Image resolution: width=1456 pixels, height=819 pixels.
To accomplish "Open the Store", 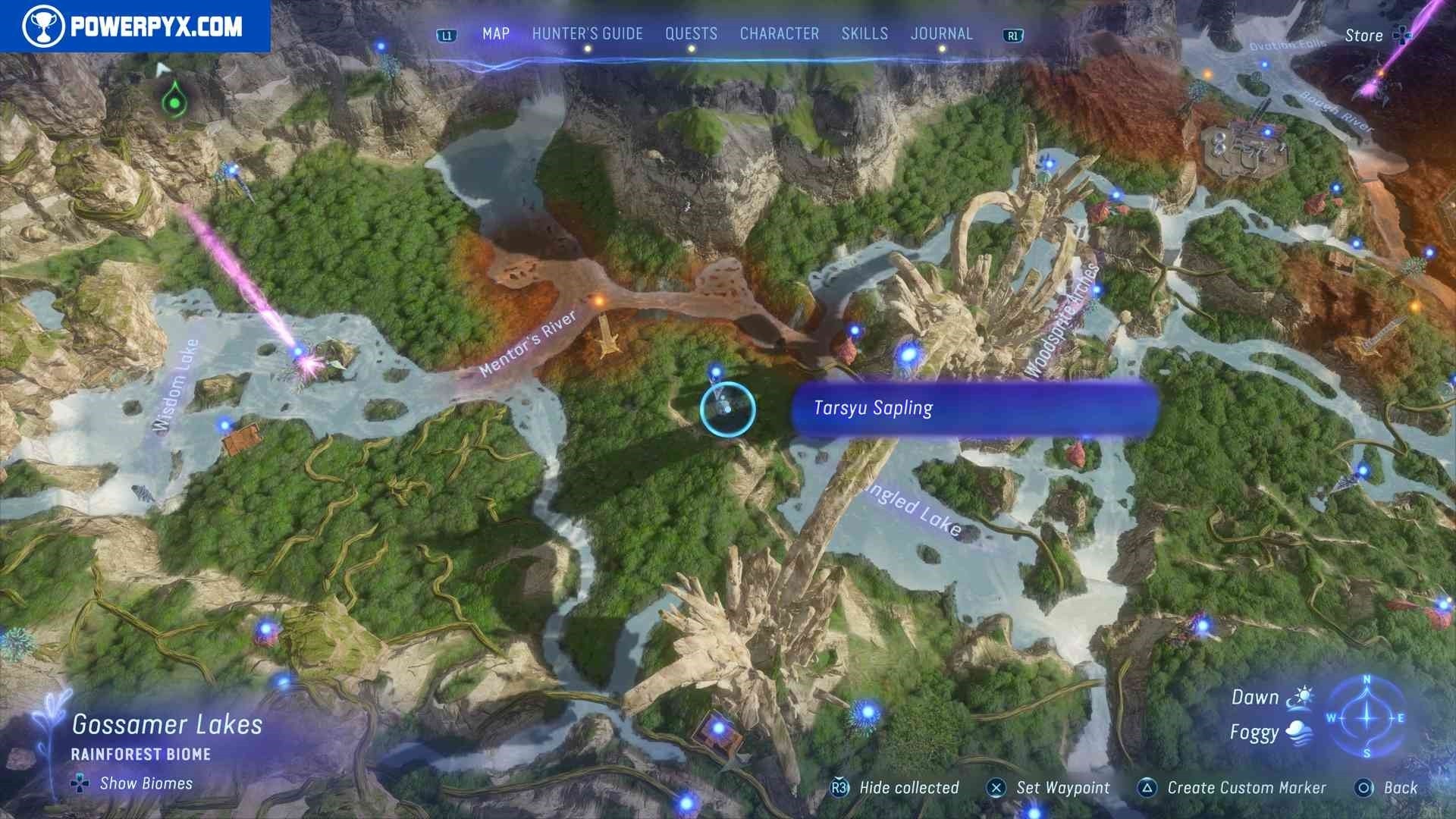I will (x=1374, y=36).
